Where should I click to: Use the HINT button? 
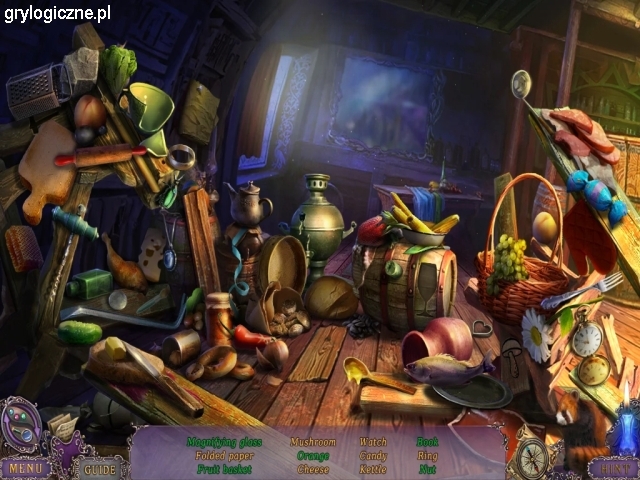pos(611,467)
